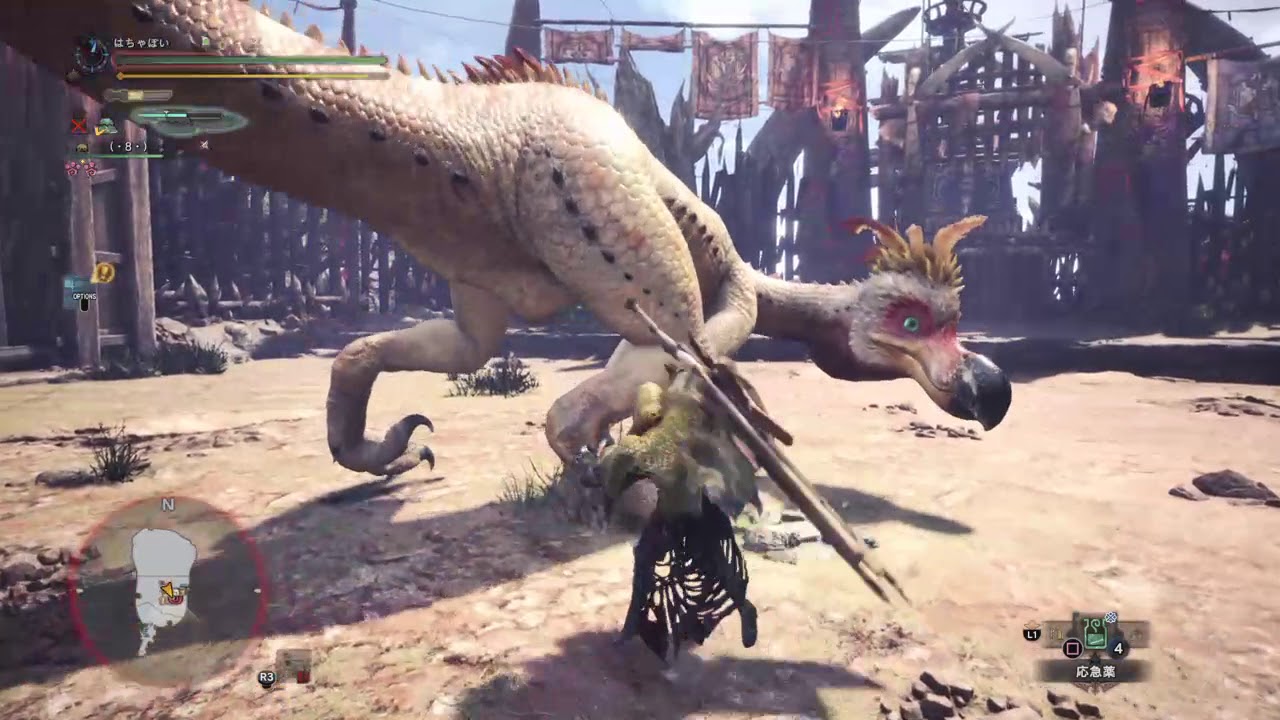This screenshot has width=1280, height=720.
Task: Open the OPTIONS menu
Action: [x=85, y=298]
